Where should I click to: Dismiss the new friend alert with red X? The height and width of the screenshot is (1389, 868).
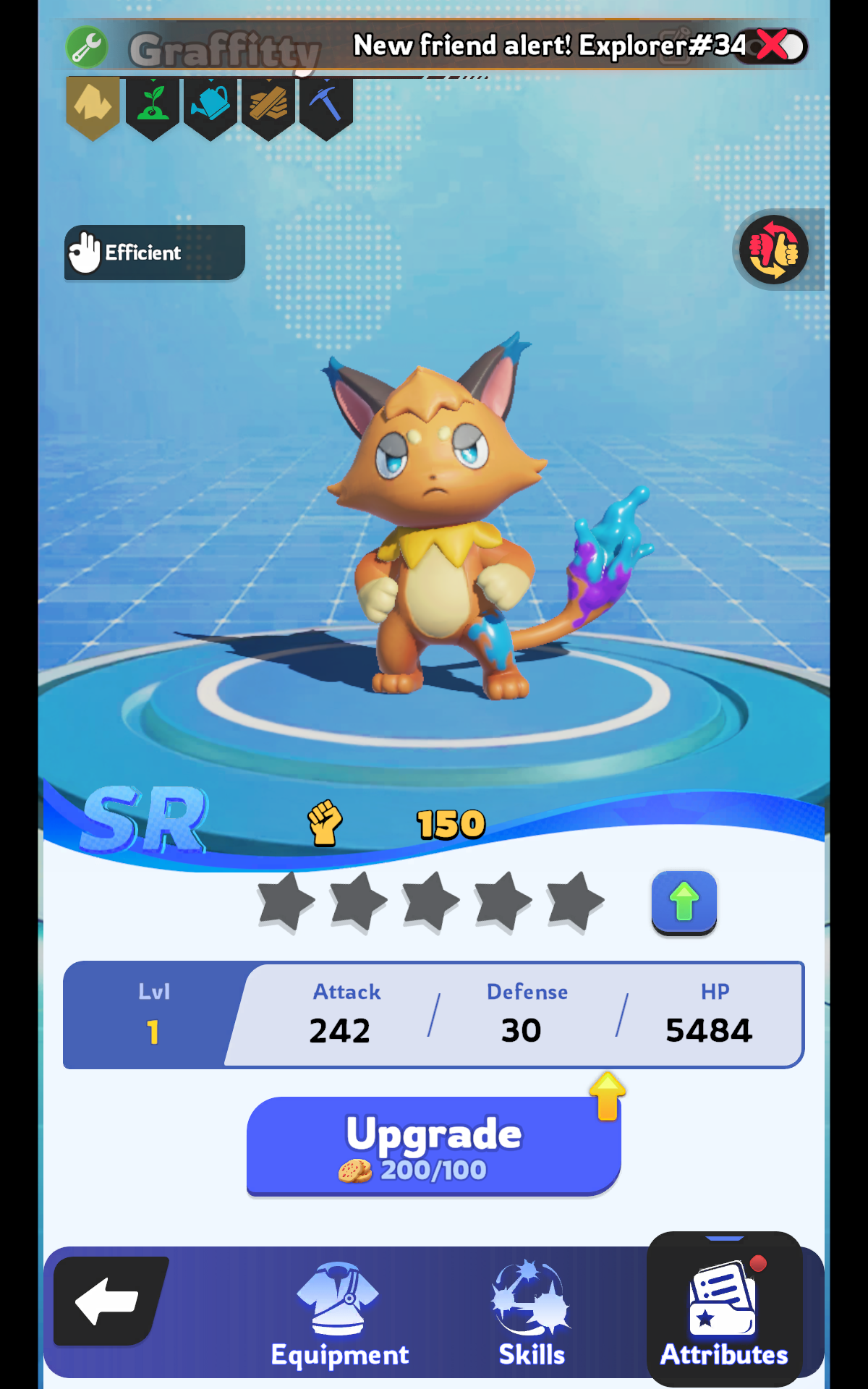click(x=773, y=46)
